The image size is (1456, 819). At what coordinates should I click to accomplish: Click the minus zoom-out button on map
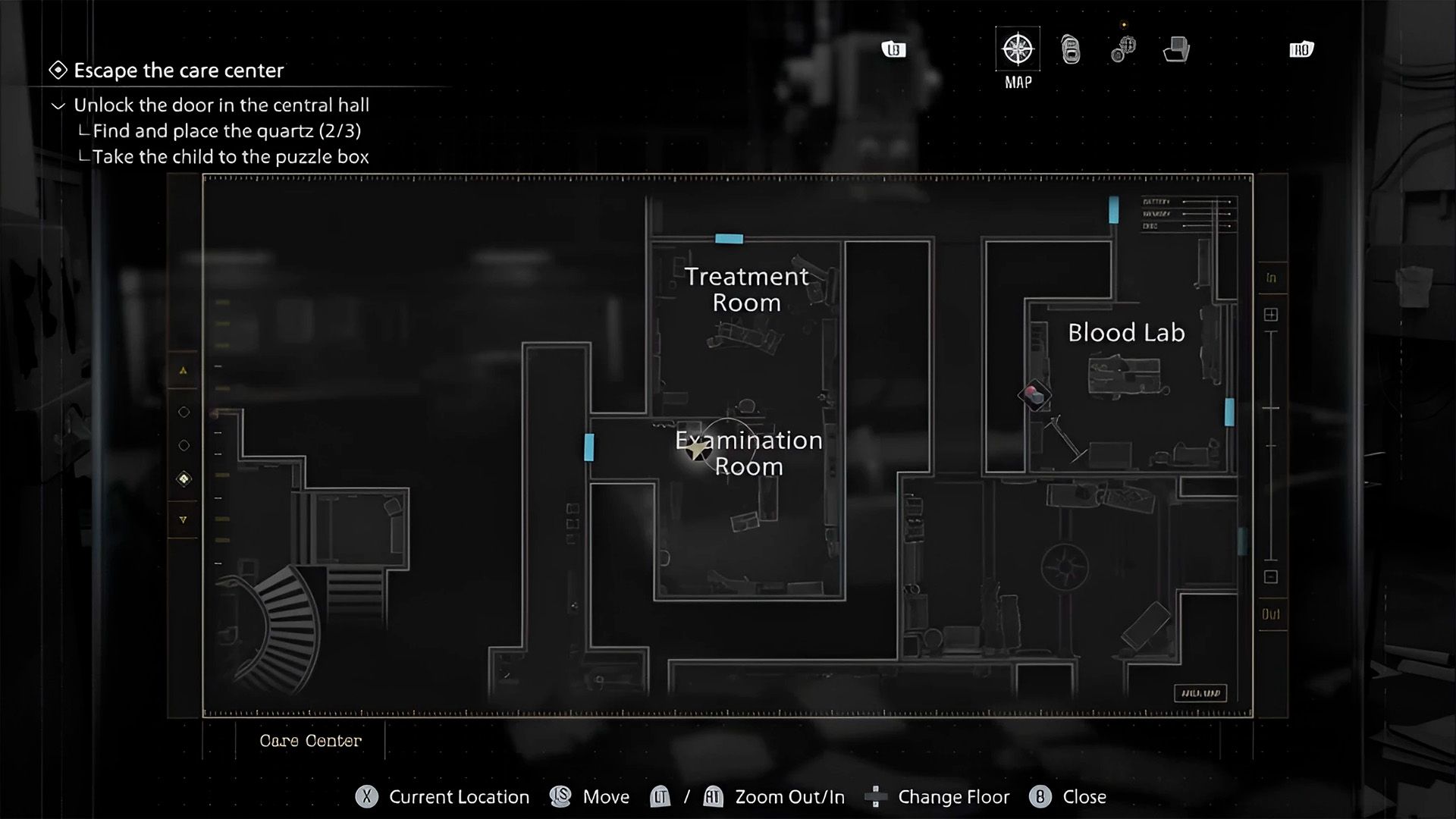click(1271, 577)
